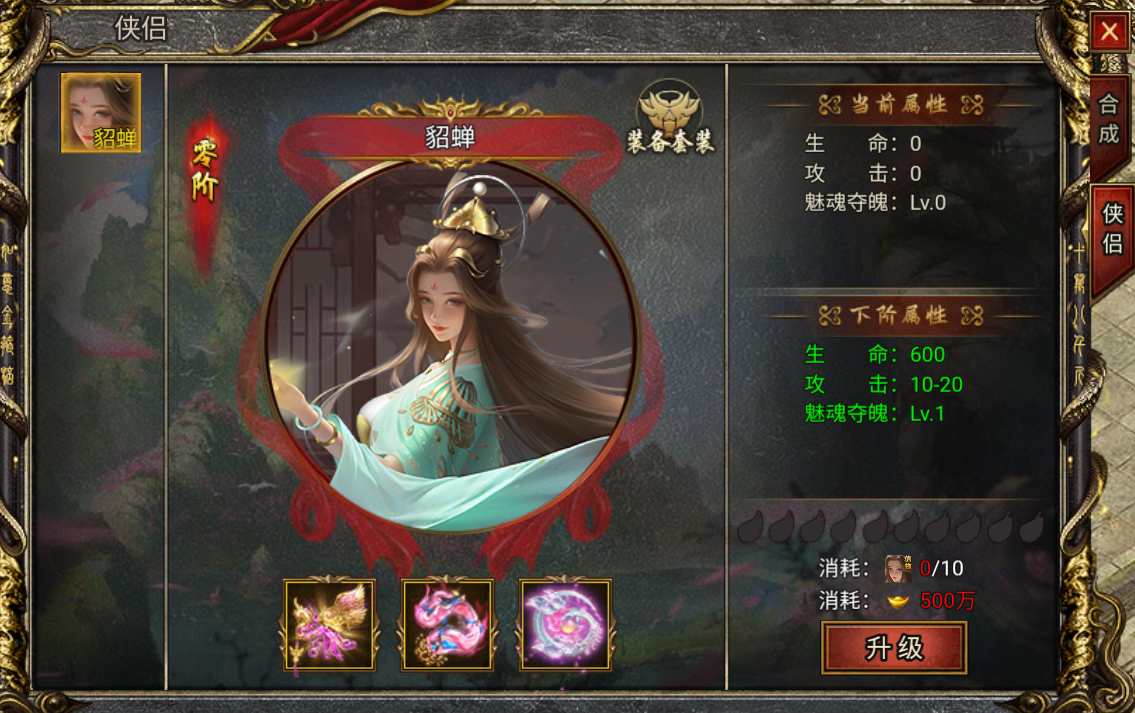The height and width of the screenshot is (713, 1135).
Task: Close the 侠侣 companion window
Action: pos(1108,32)
